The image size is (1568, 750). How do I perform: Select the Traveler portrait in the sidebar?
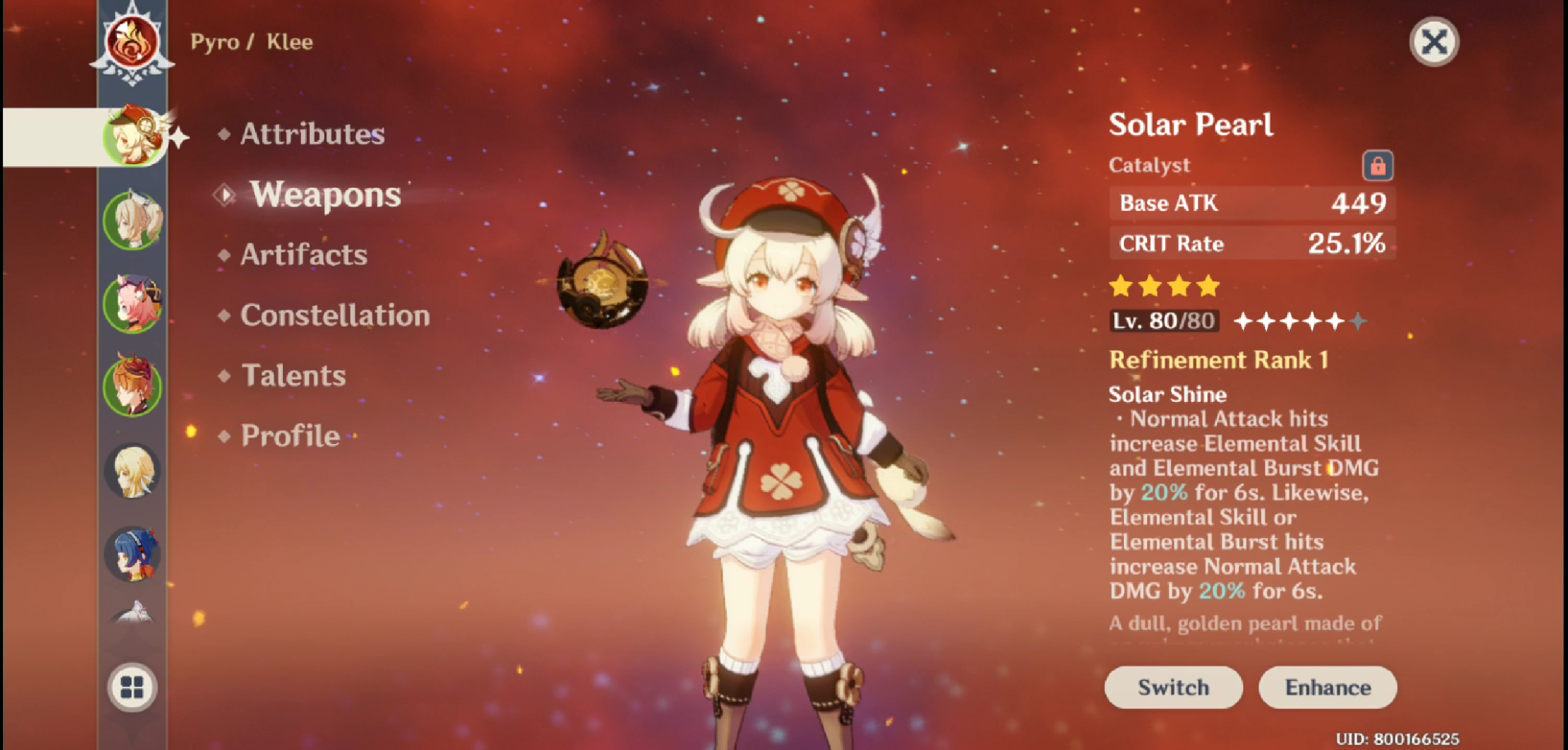(x=133, y=472)
